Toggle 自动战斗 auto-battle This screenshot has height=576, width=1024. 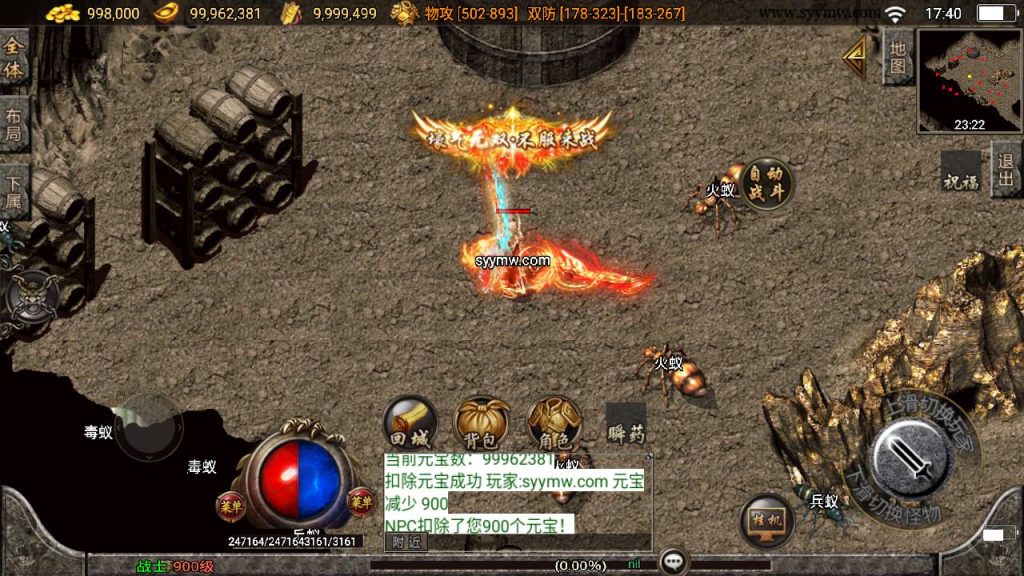click(767, 183)
